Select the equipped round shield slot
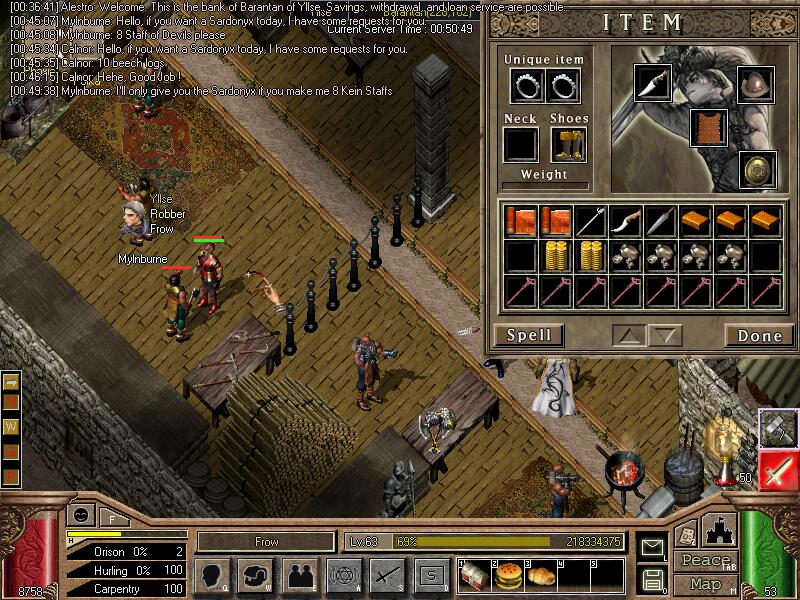 tap(757, 169)
